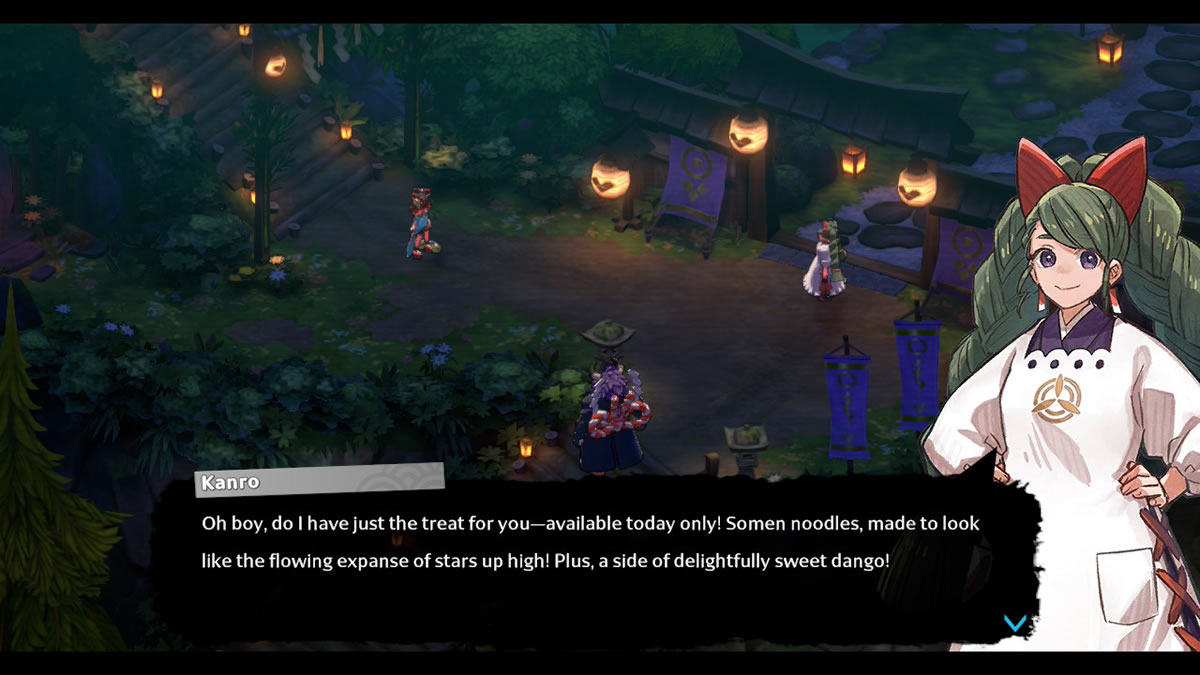Advance dialogue with the blue arrow
This screenshot has width=1200, height=675.
1014,623
